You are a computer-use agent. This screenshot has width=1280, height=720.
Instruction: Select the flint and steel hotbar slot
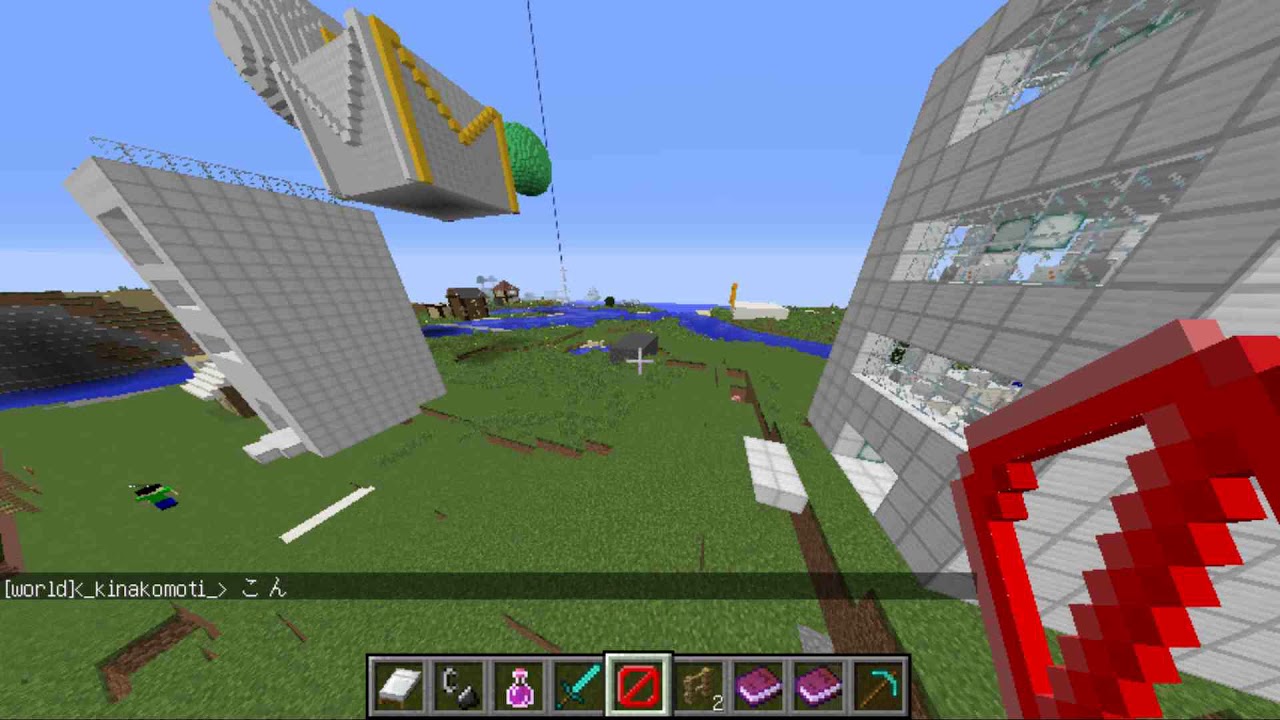[x=460, y=683]
